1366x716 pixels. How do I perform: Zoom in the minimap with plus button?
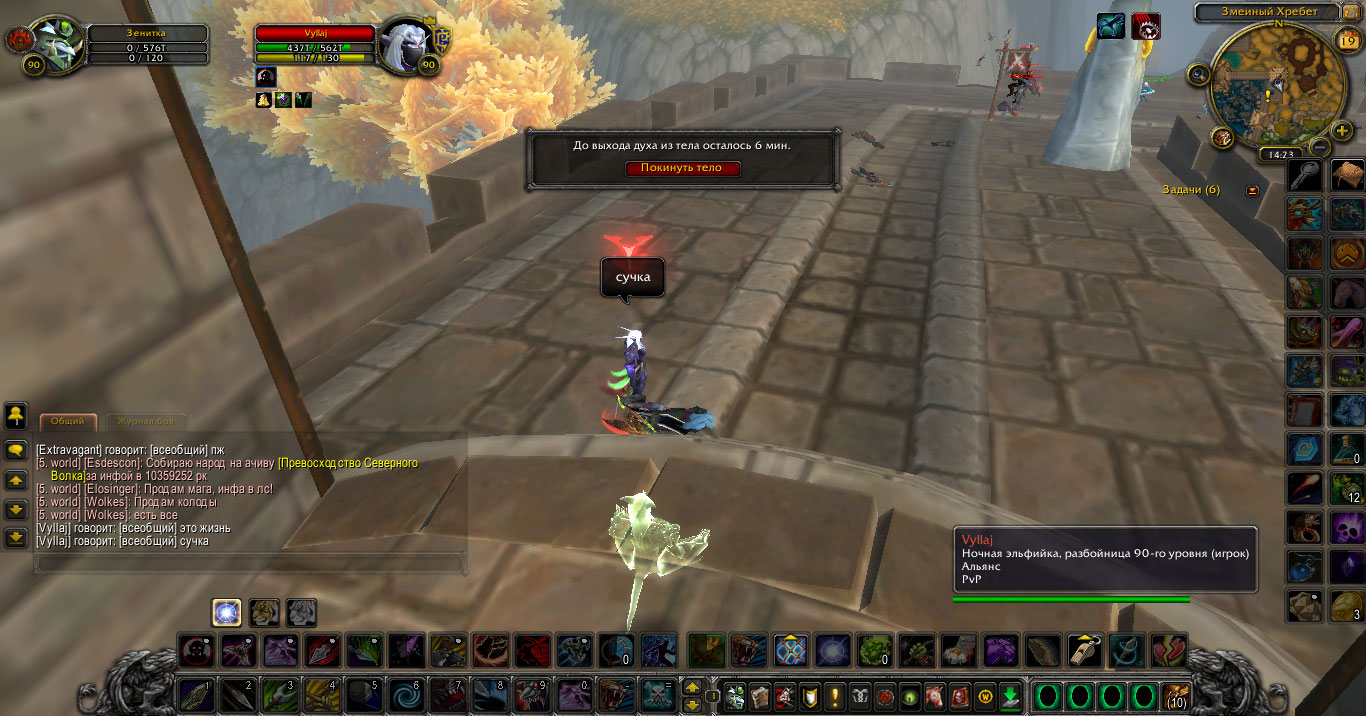pyautogui.click(x=1342, y=130)
